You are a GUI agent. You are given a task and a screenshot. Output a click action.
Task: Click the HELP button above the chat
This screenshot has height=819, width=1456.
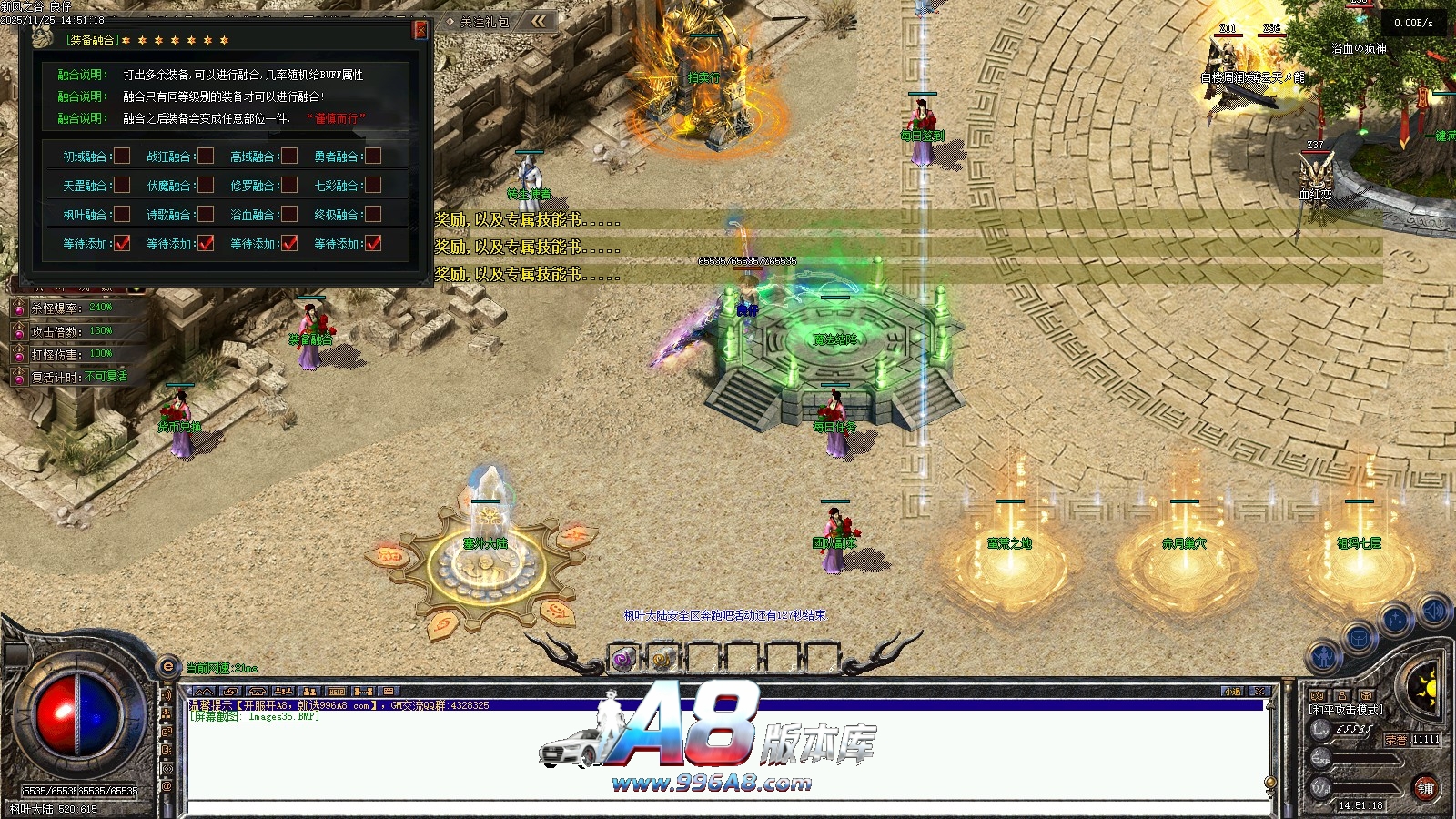tap(337, 692)
